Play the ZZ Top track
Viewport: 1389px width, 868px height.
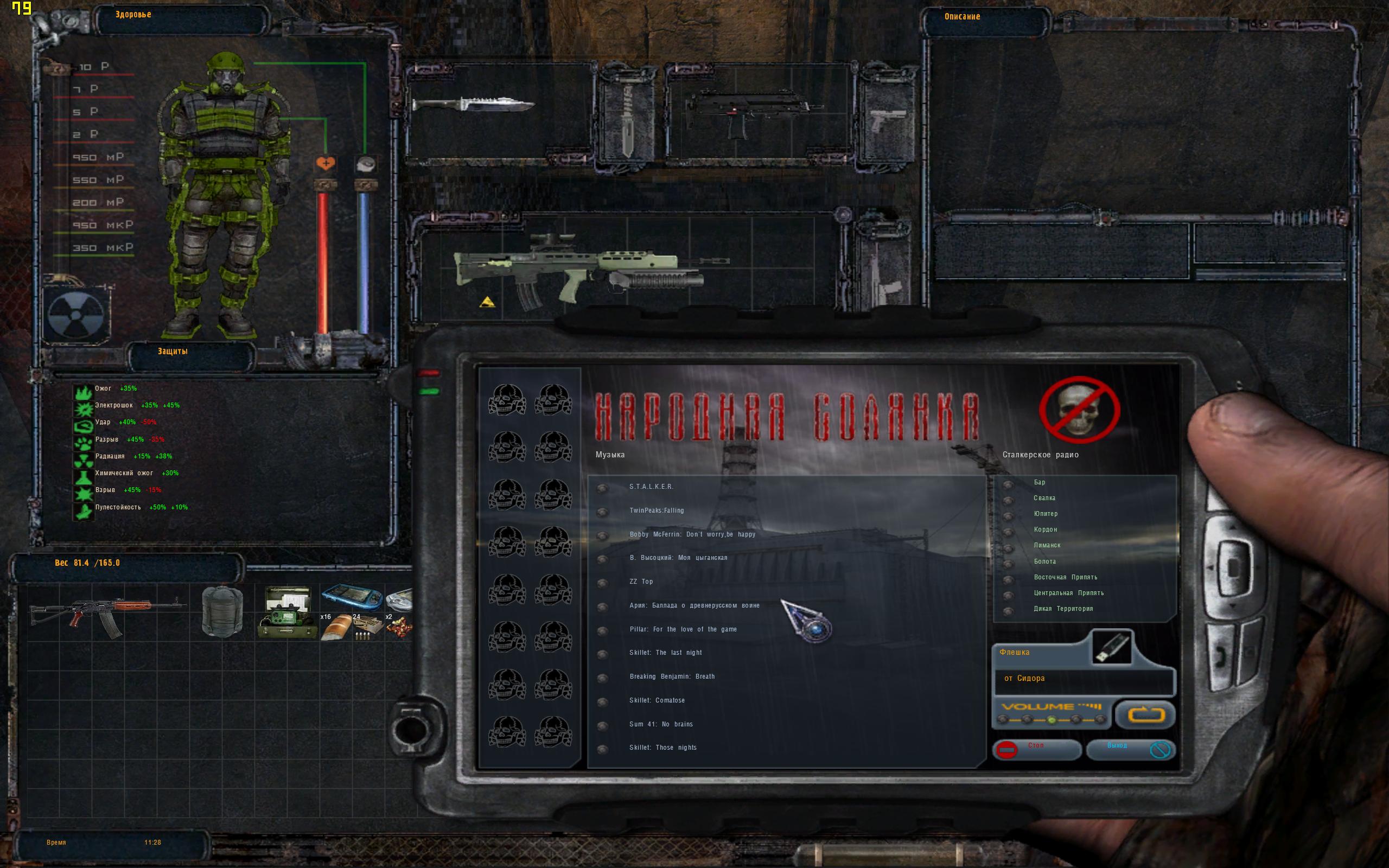point(641,582)
